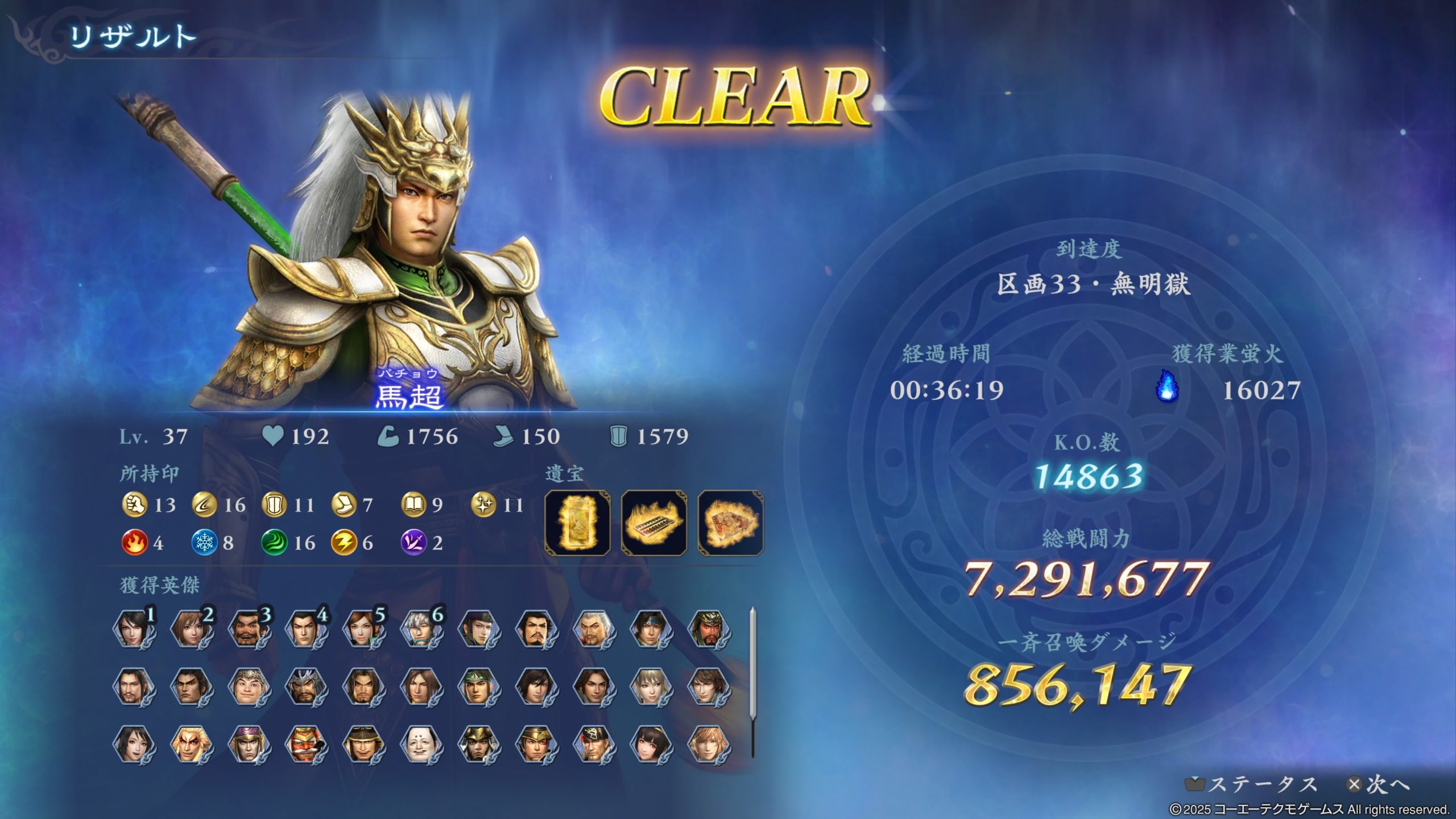The width and height of the screenshot is (1456, 819).
Task: Choose the hero portrait numbered 2
Action: 192,629
